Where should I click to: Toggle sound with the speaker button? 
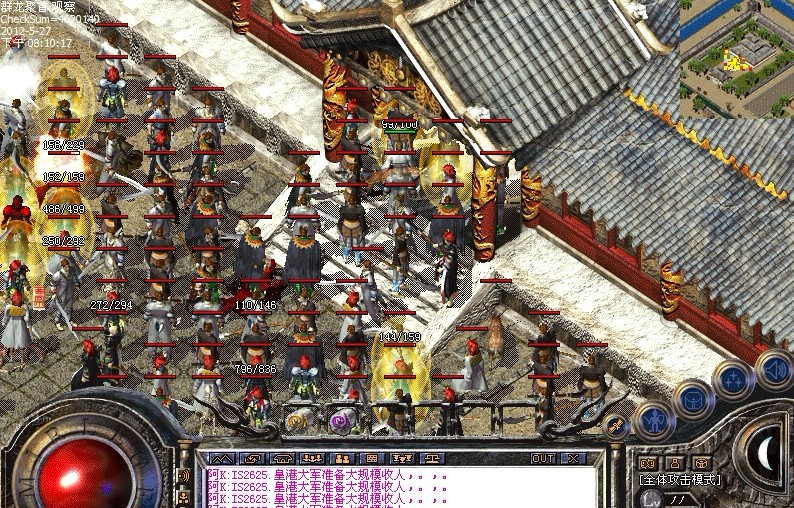click(x=773, y=368)
